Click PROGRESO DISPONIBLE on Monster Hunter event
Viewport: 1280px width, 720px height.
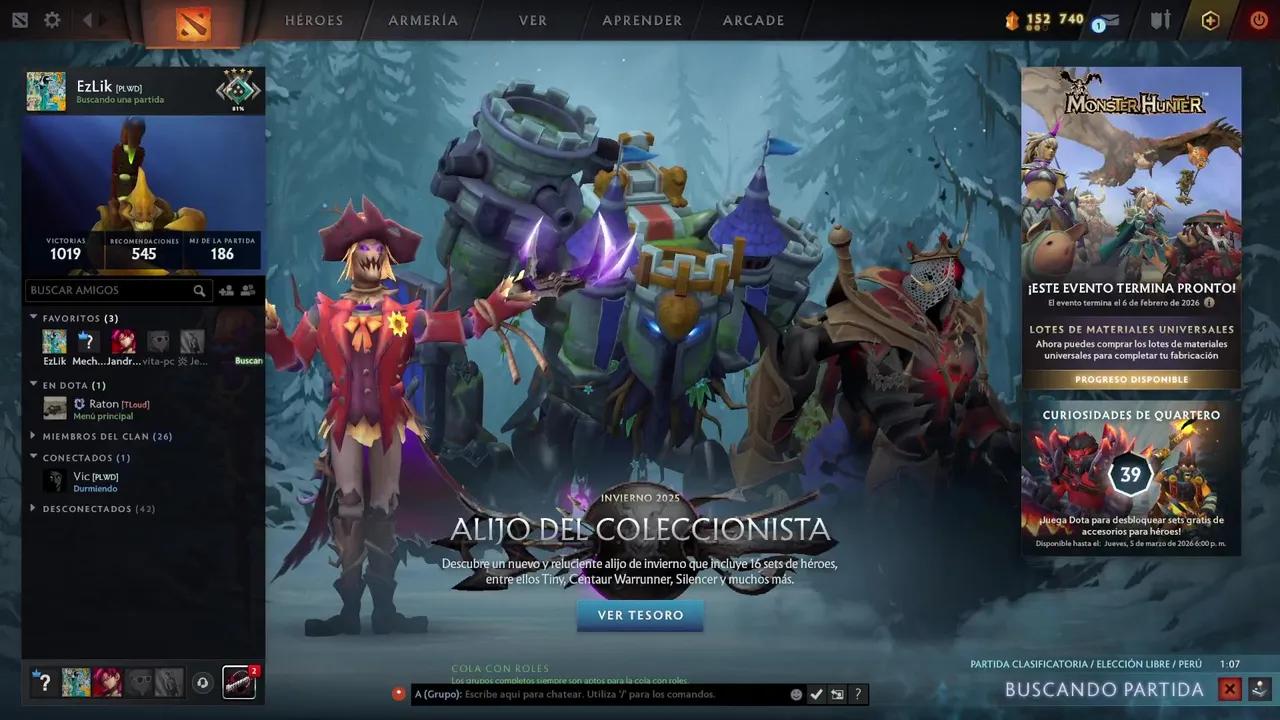pos(1131,379)
